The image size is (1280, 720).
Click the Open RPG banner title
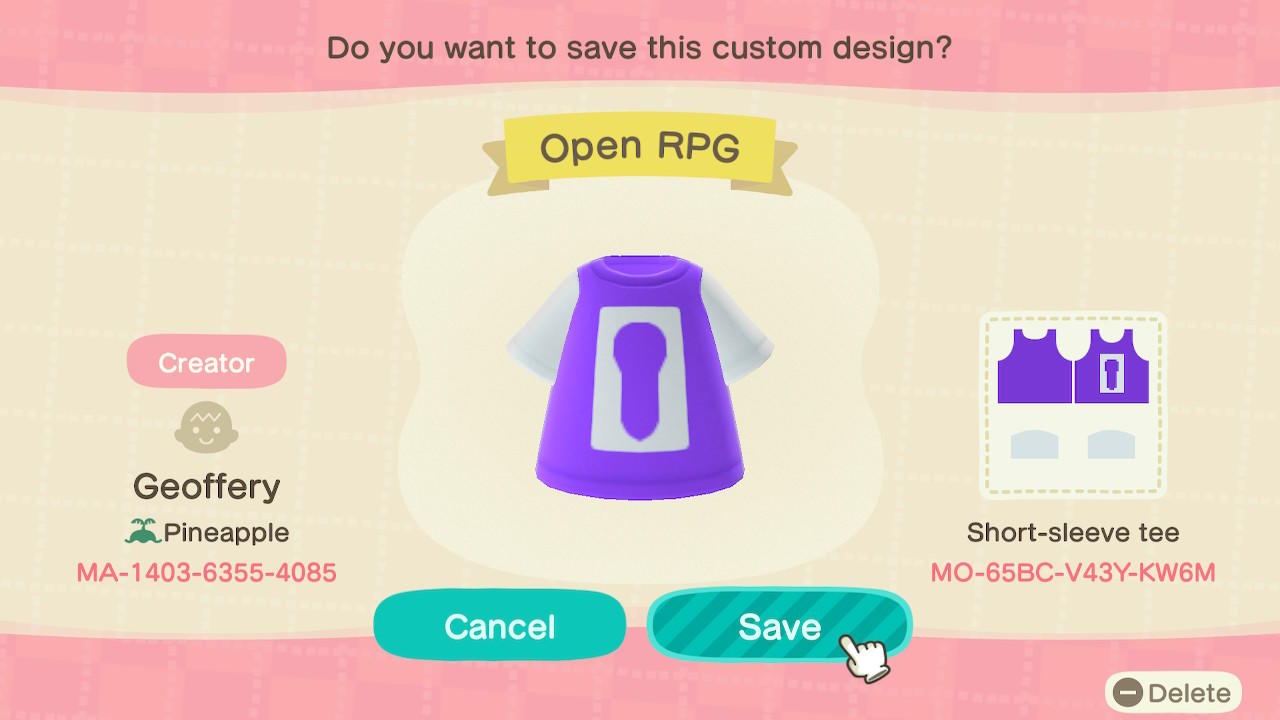[638, 146]
